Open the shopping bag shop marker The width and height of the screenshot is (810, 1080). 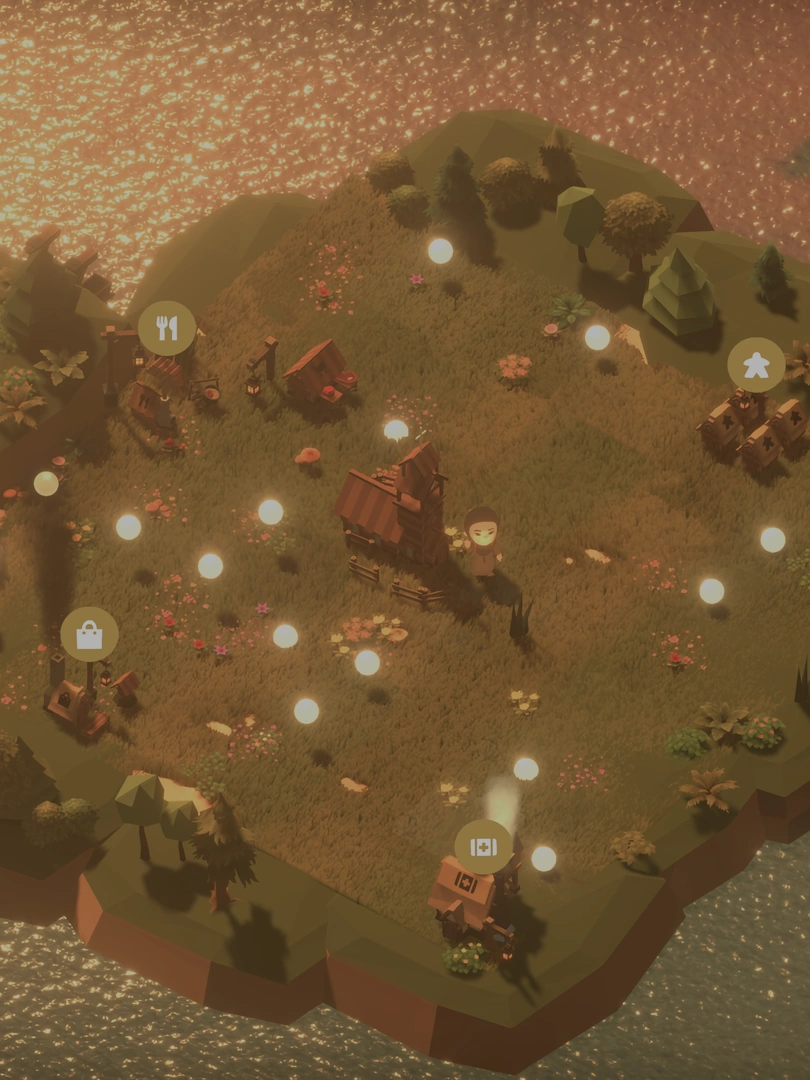click(90, 634)
